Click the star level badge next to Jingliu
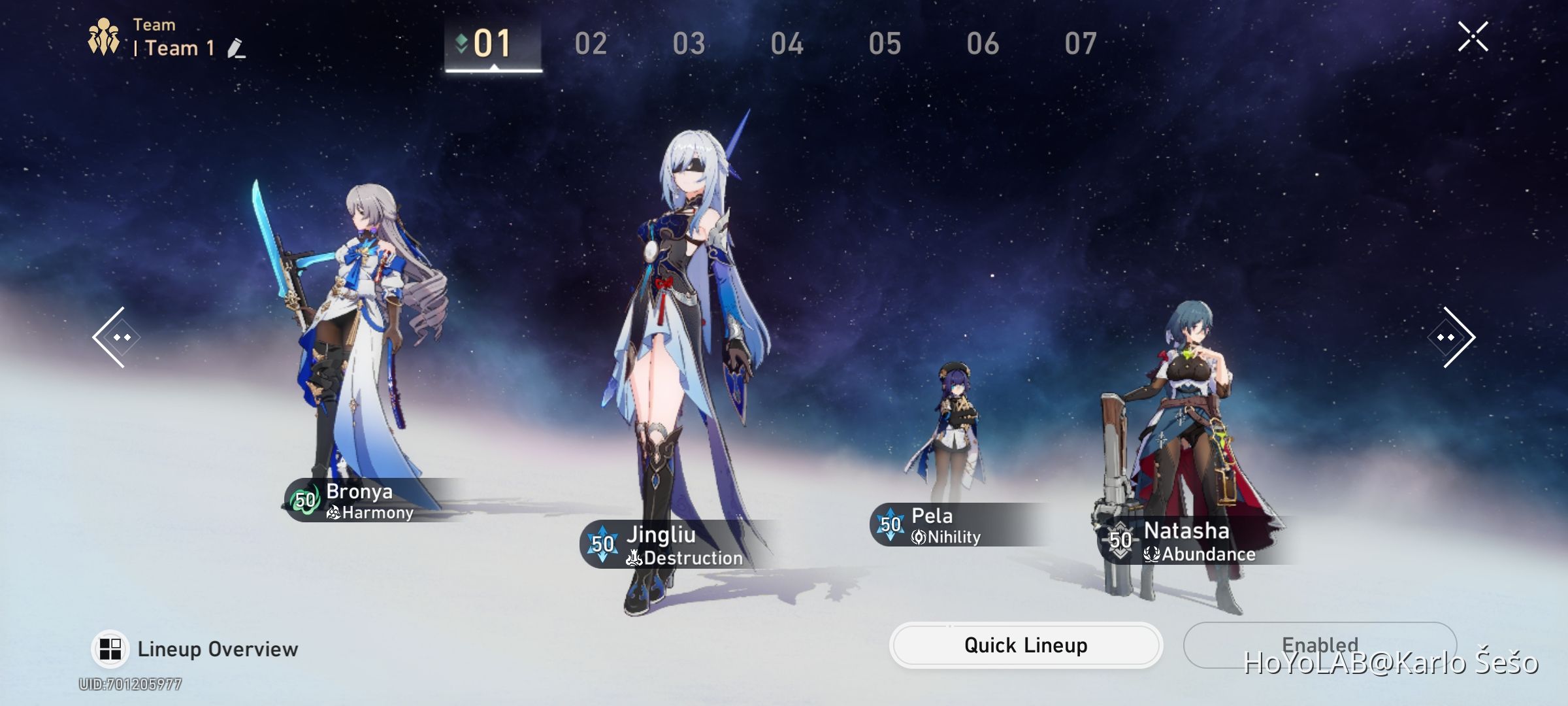 tap(604, 541)
